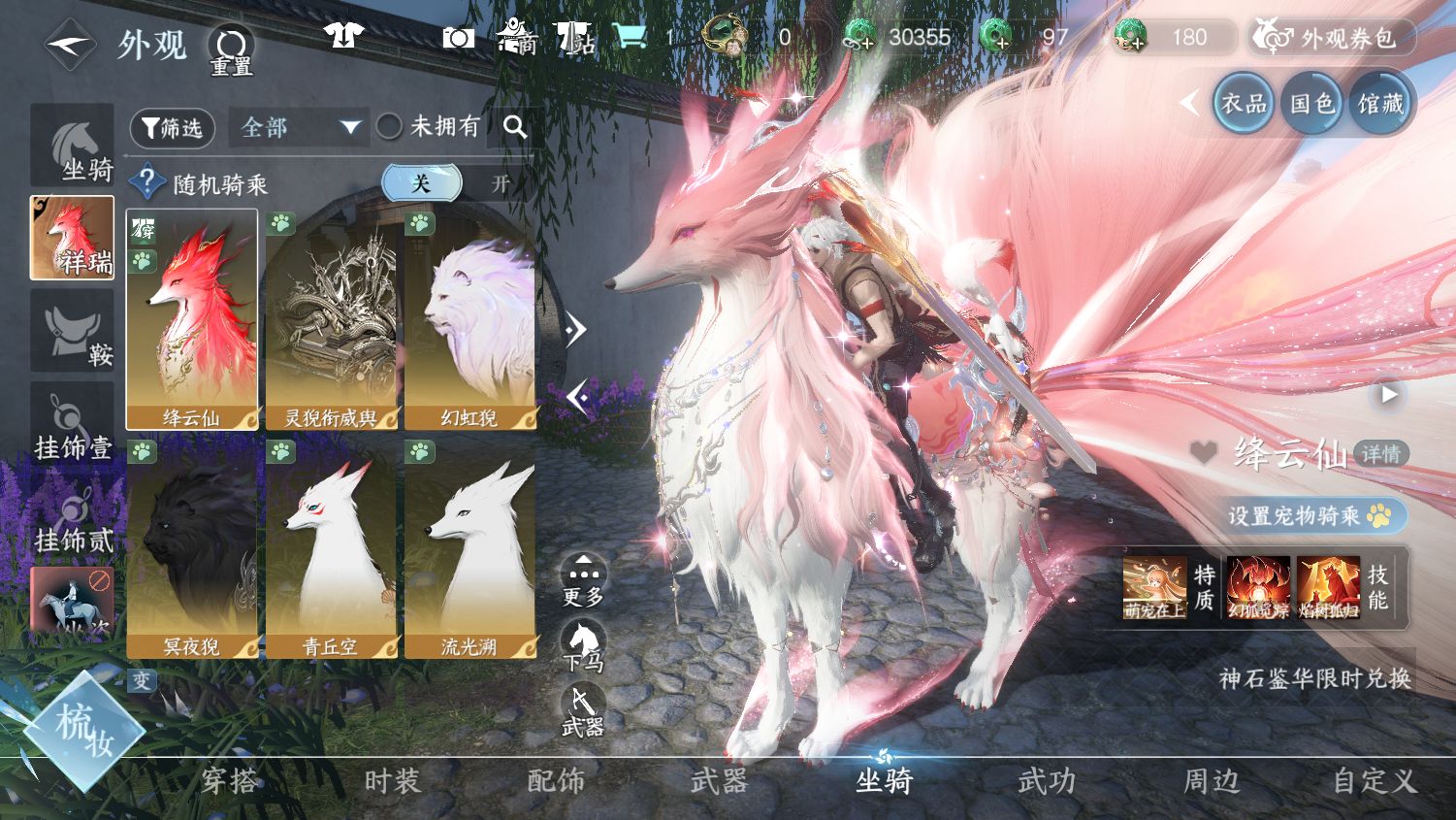Open the mount search magnifier
Viewport: 1456px width, 820px height.
tap(515, 127)
